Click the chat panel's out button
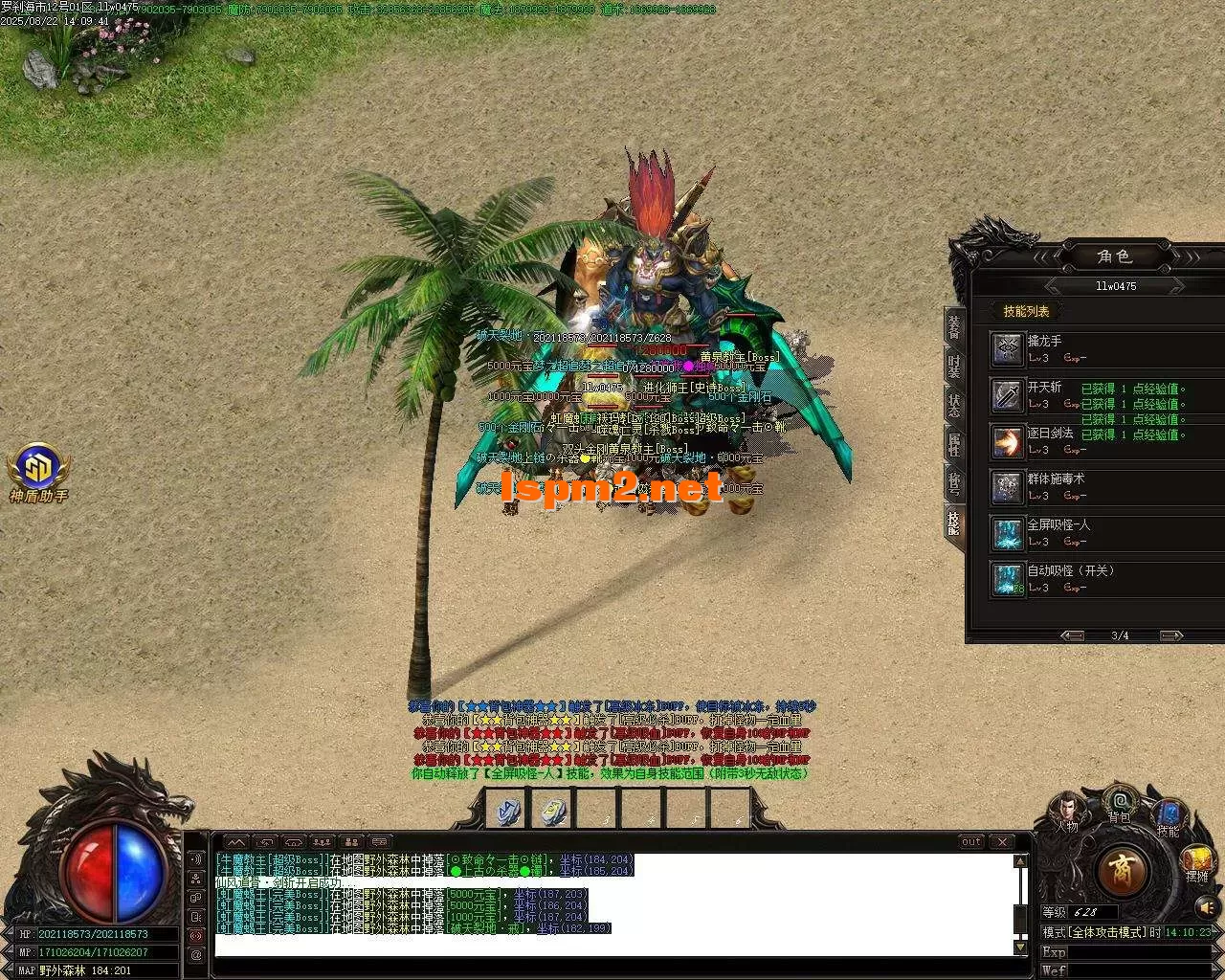The image size is (1225, 980). click(971, 842)
